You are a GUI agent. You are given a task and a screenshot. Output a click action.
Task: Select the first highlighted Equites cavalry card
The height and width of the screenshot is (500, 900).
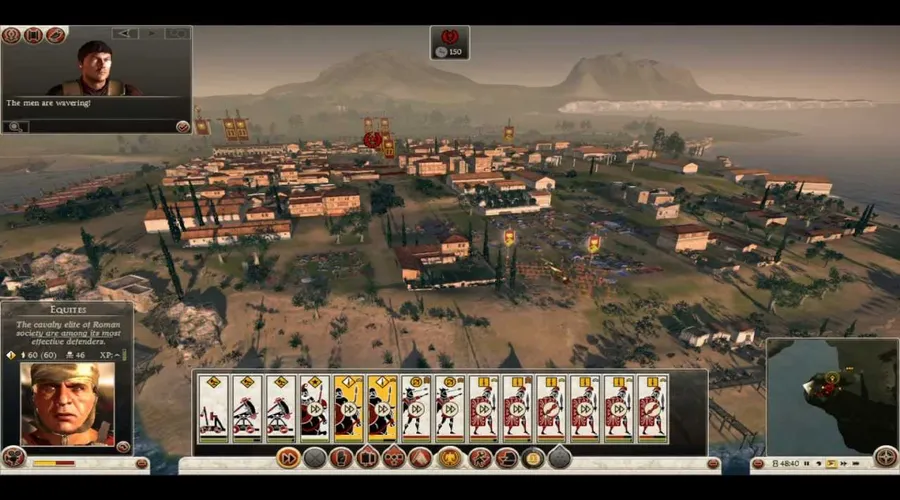click(349, 408)
